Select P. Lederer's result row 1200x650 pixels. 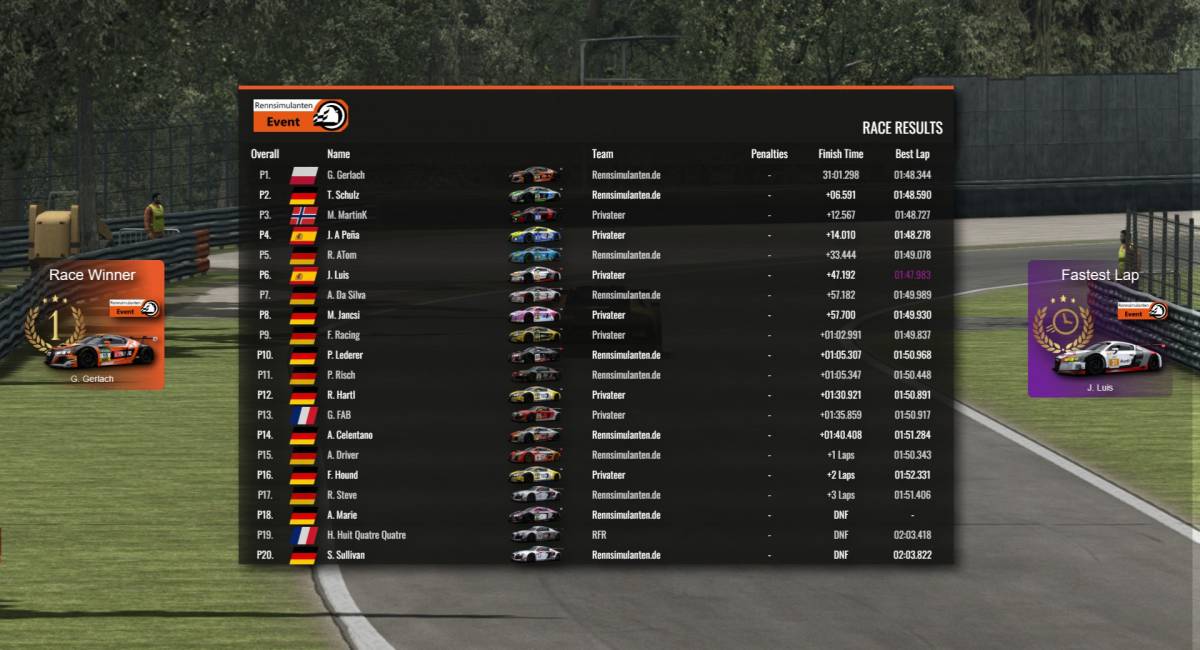point(595,355)
